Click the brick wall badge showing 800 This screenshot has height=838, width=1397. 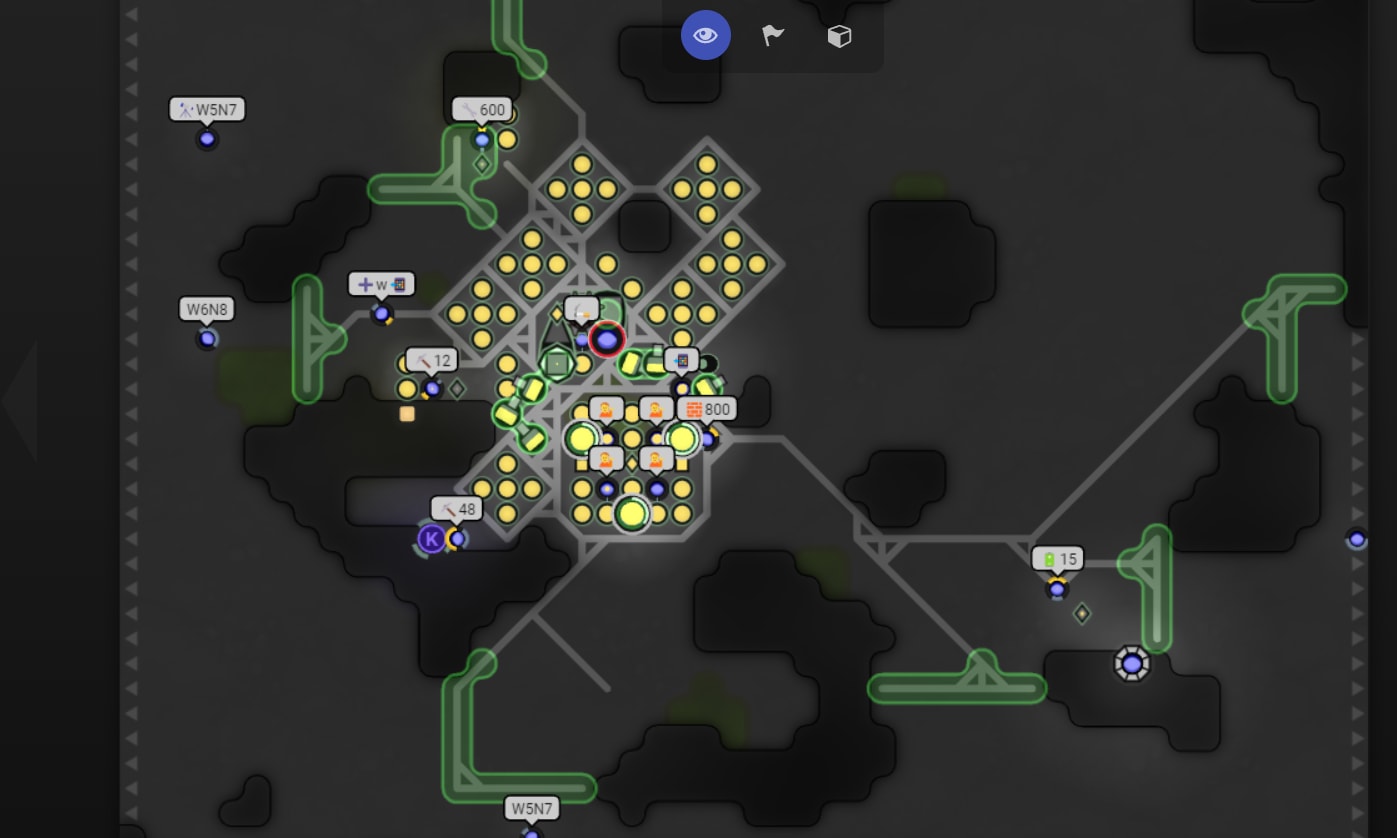[x=708, y=409]
